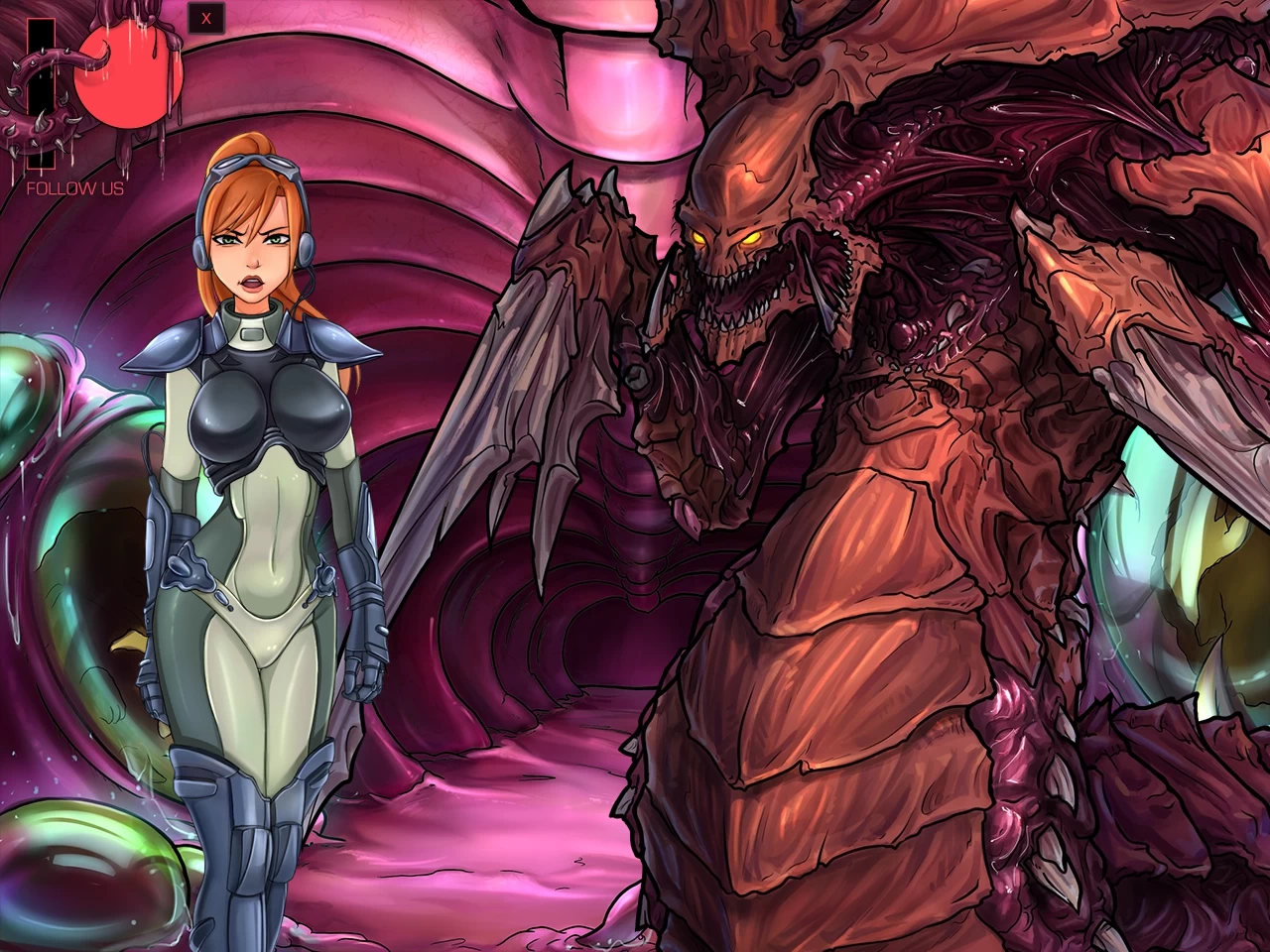Open the FOLLOW US social link

74,186
